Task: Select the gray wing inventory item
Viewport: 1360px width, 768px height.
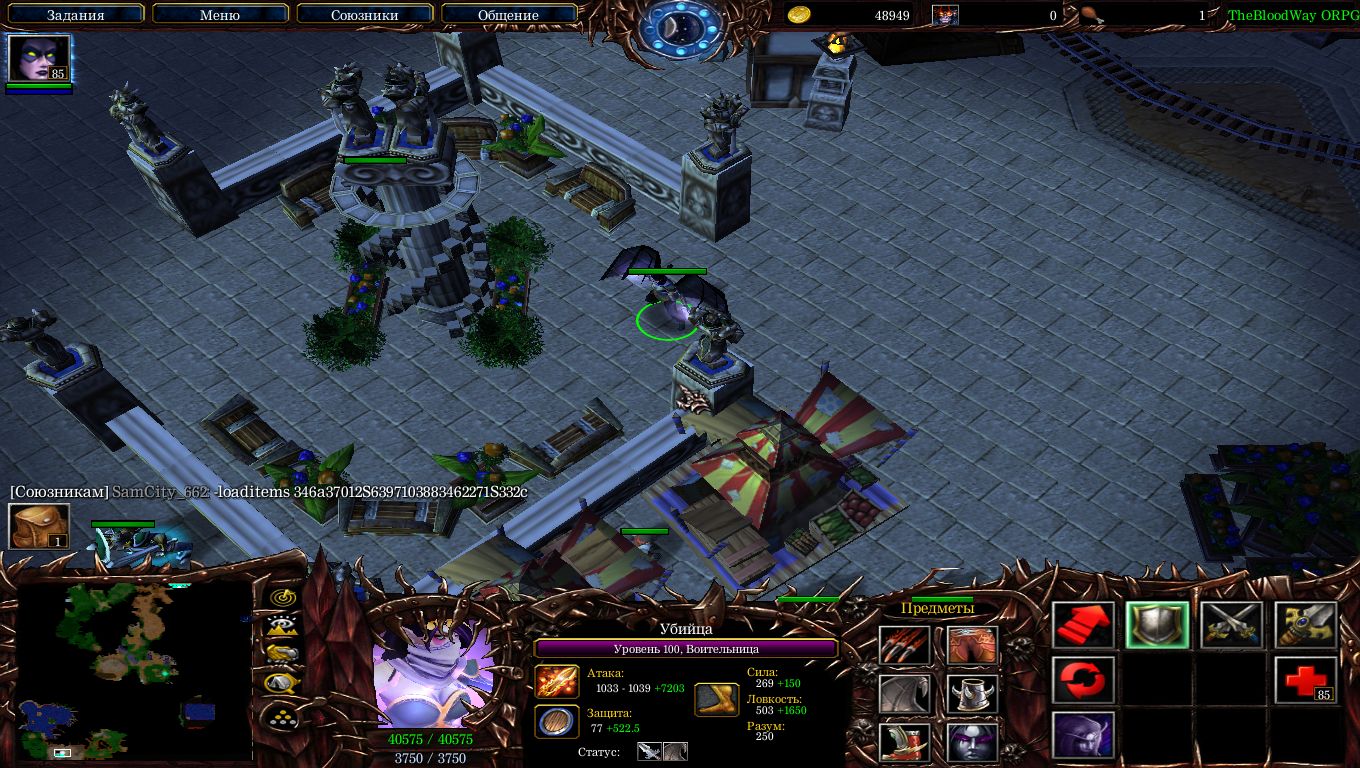Action: [905, 693]
